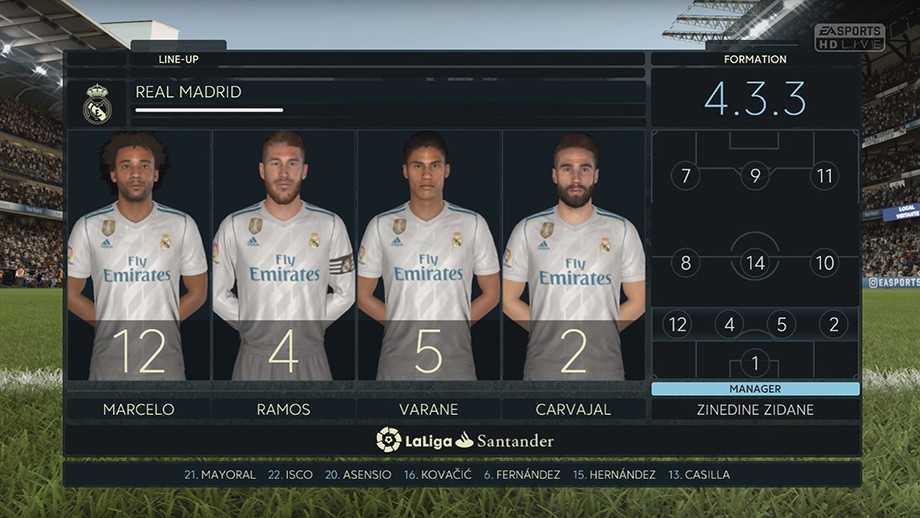920x518 pixels.
Task: Click the Real Madrid club crest
Action: [97, 104]
